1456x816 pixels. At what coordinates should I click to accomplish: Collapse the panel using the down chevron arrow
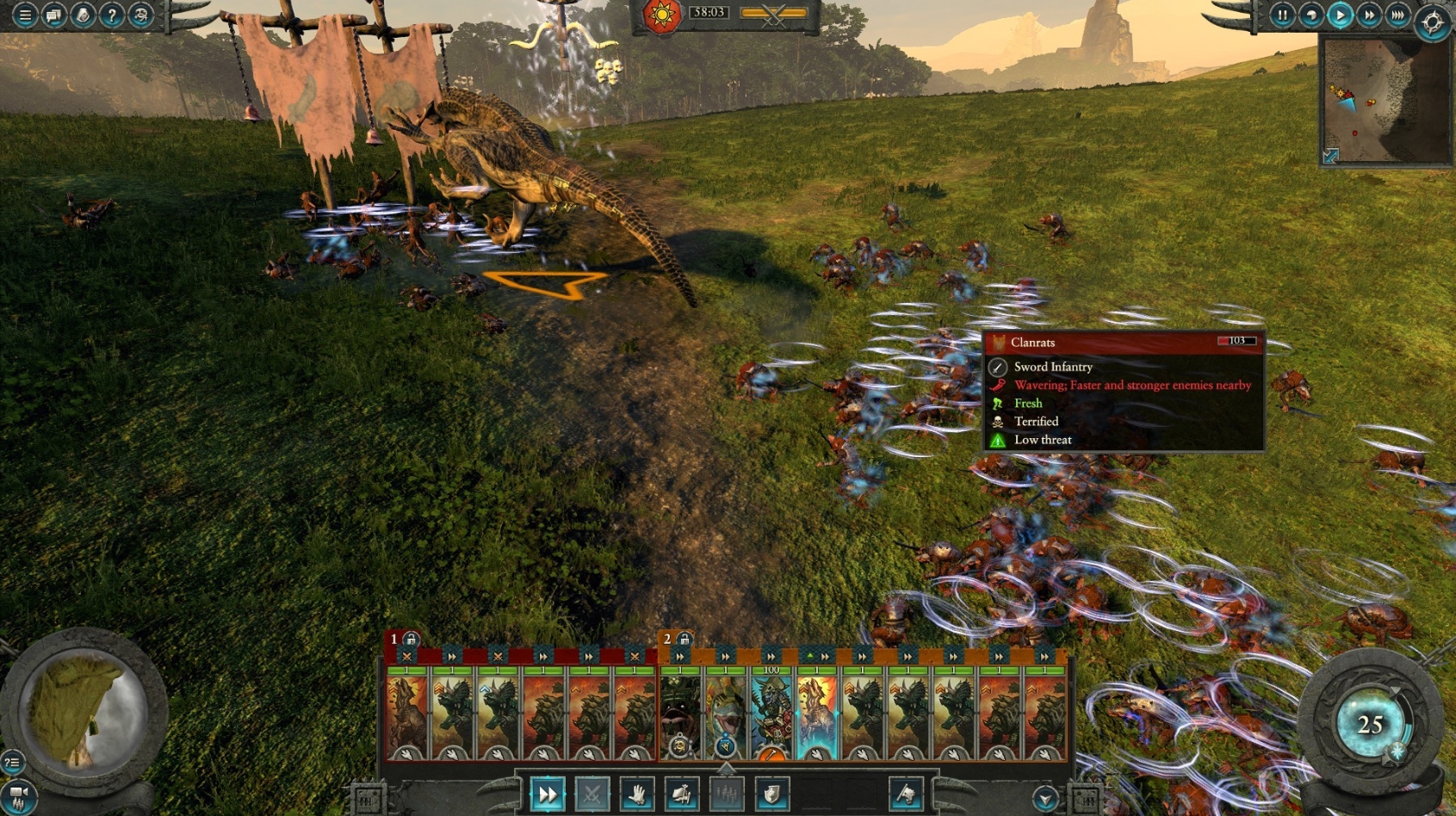pyautogui.click(x=1044, y=798)
